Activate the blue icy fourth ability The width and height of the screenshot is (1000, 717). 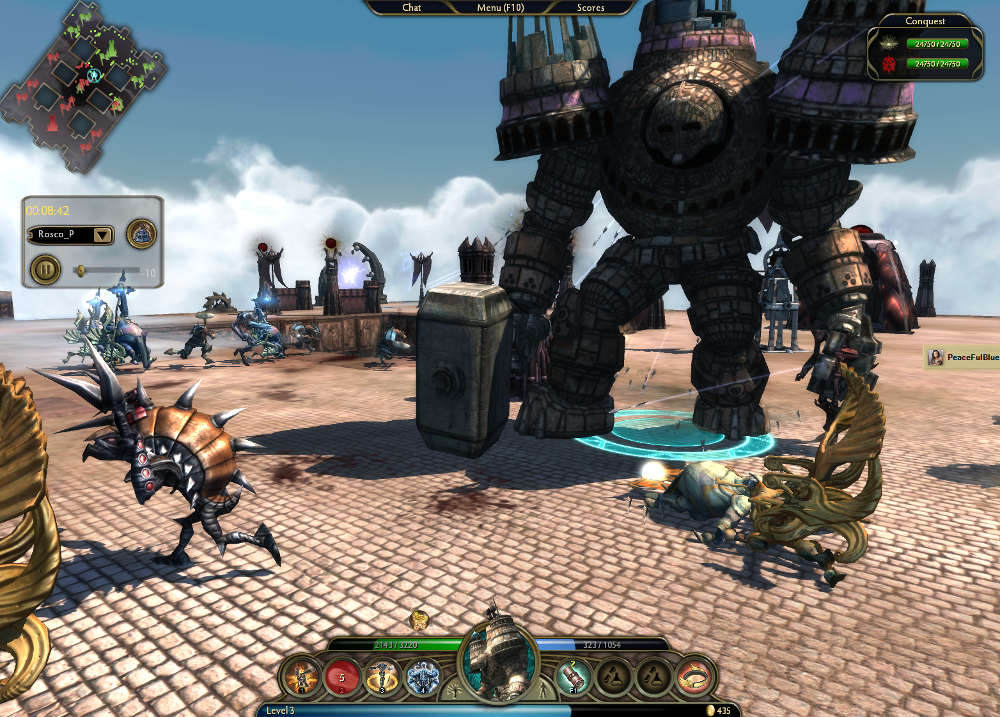422,678
